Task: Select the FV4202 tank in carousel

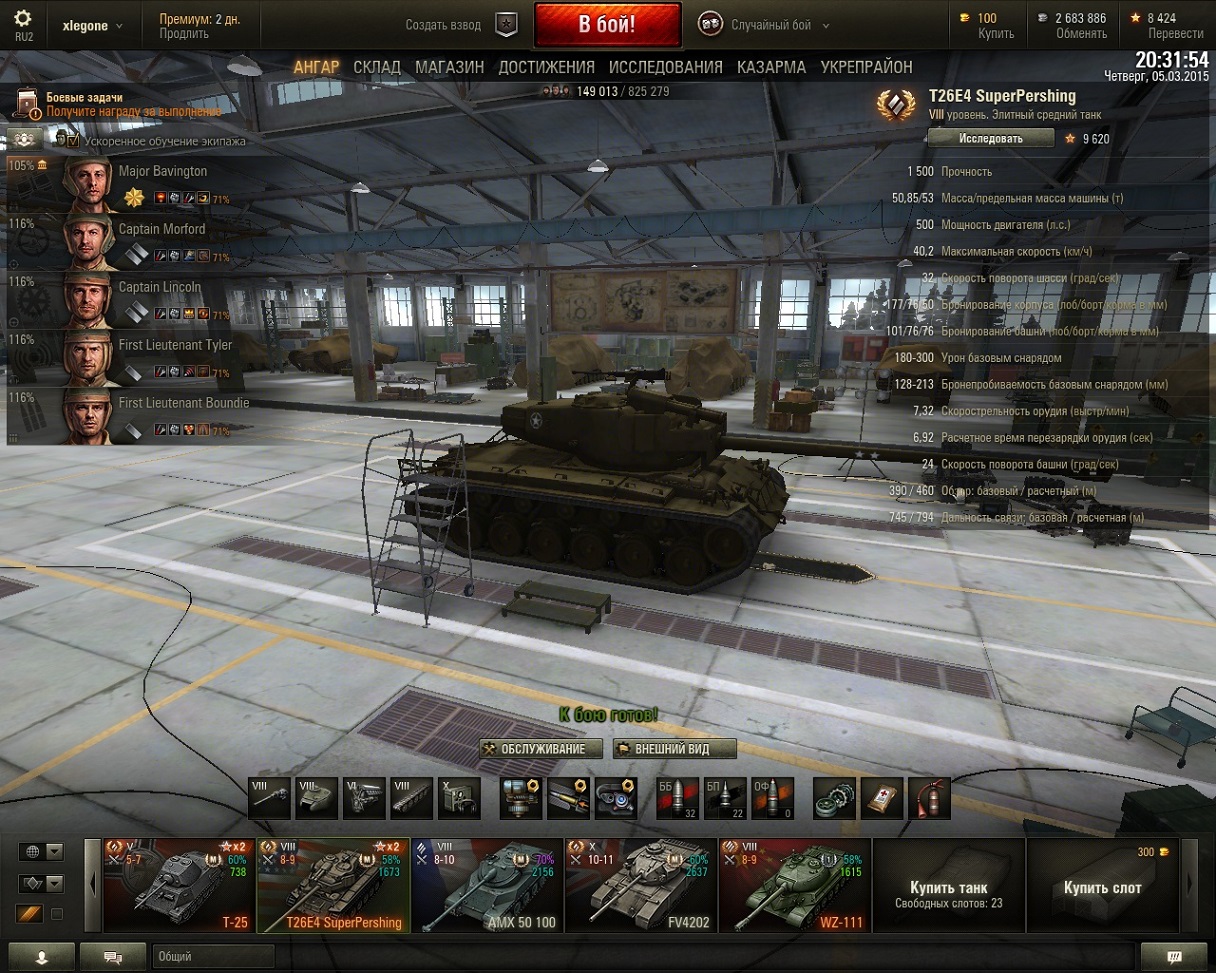Action: point(640,886)
